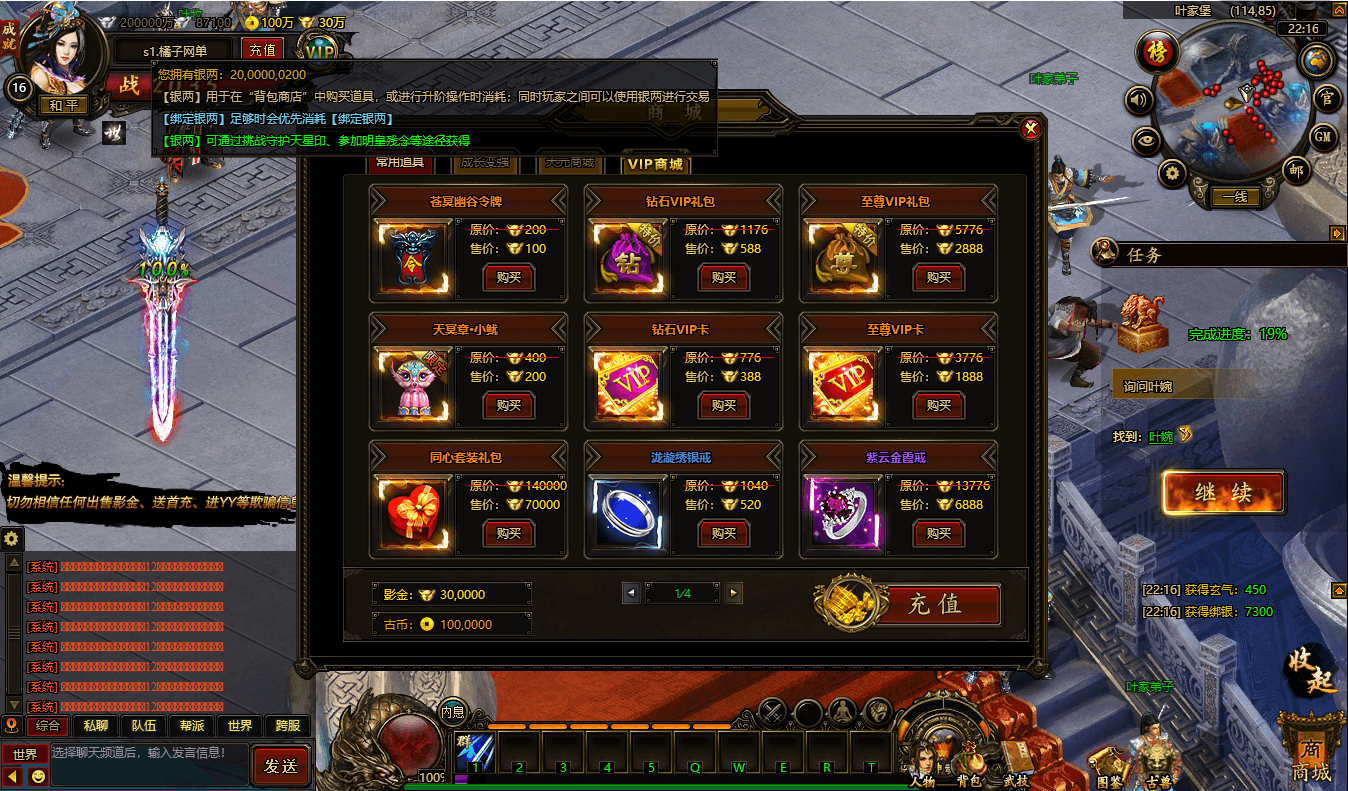Open the 邮 mail icon by minimap
Screen dimensions: 1348x791
point(1297,172)
